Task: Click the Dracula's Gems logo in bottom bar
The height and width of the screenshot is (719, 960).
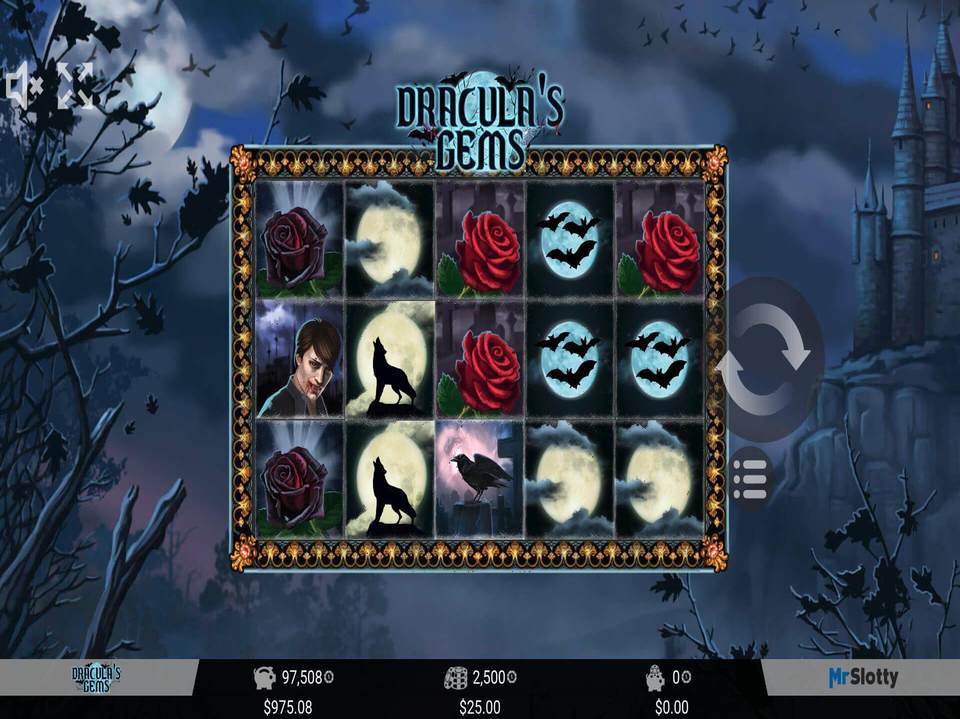Action: click(x=96, y=679)
